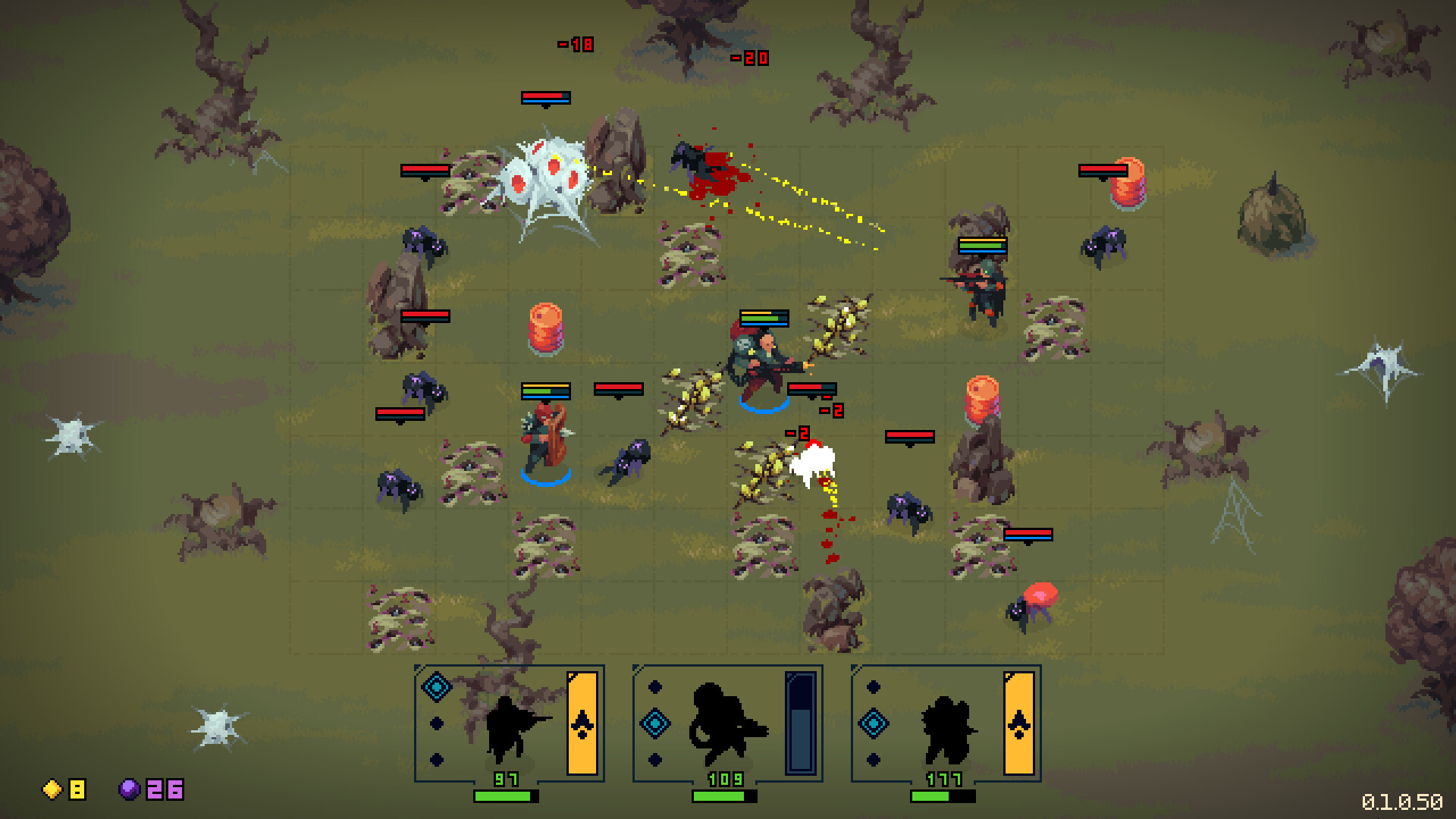Screen dimensions: 1456x819
Task: Expand the middle hero card via its corner notch
Action: coord(637,667)
